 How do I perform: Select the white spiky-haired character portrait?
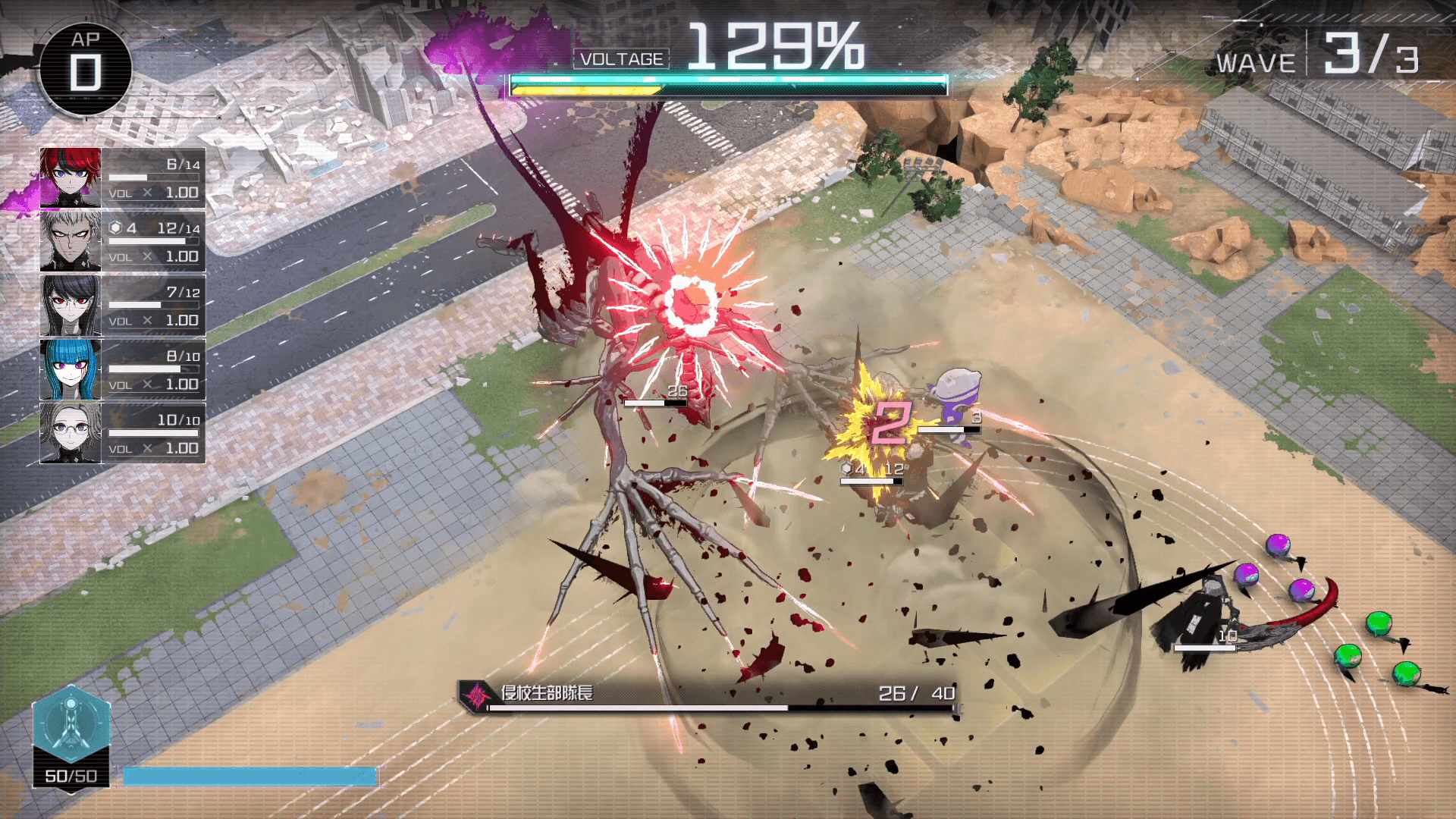click(71, 242)
